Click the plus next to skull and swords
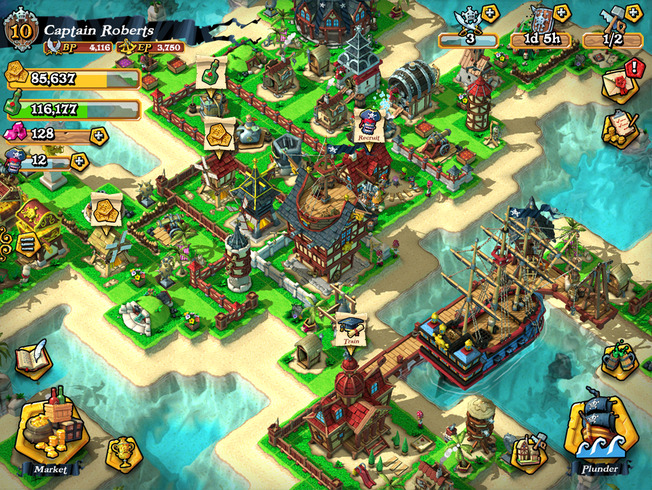The height and width of the screenshot is (490, 652). tap(490, 14)
